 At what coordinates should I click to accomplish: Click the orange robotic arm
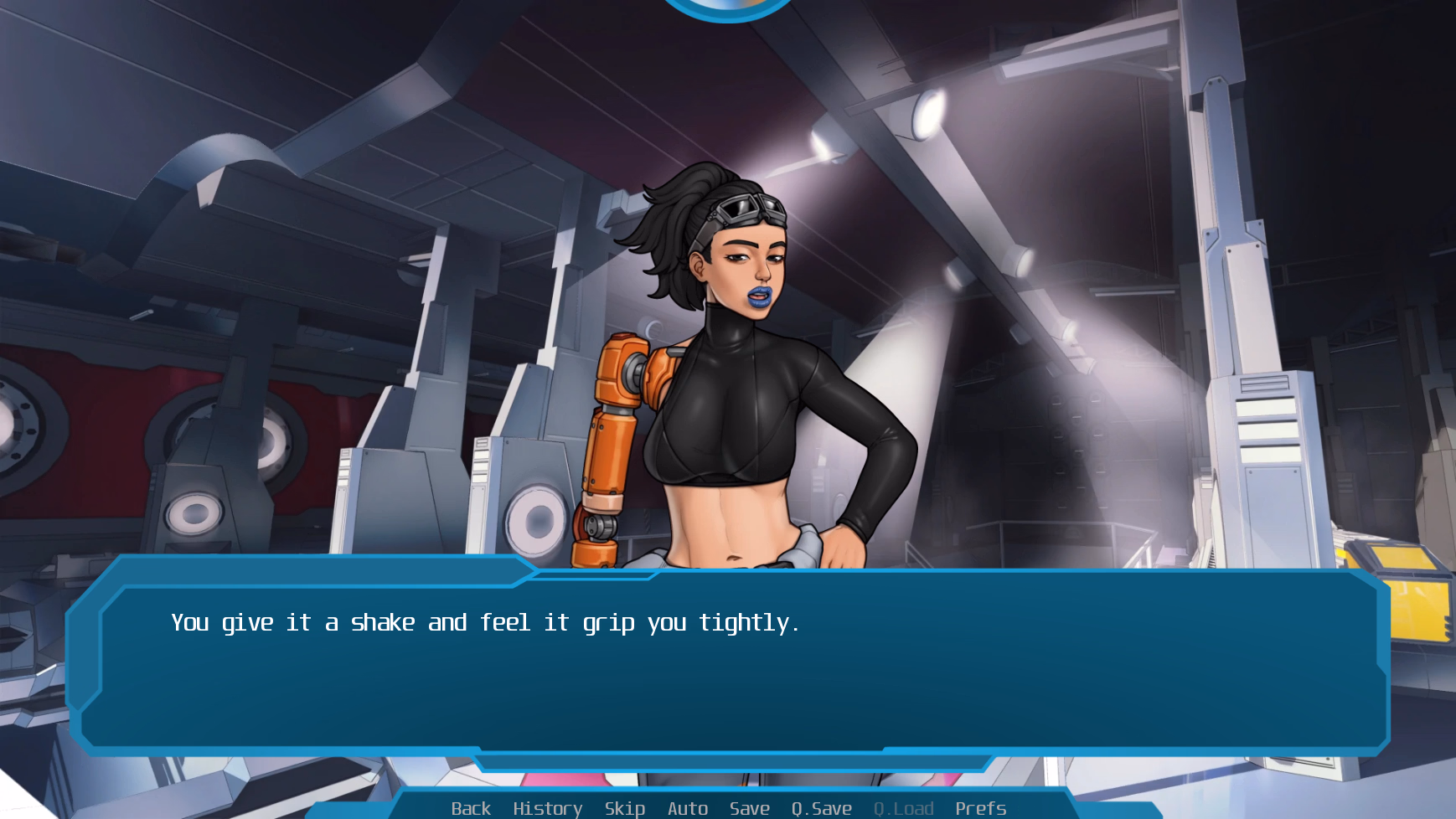pos(614,444)
